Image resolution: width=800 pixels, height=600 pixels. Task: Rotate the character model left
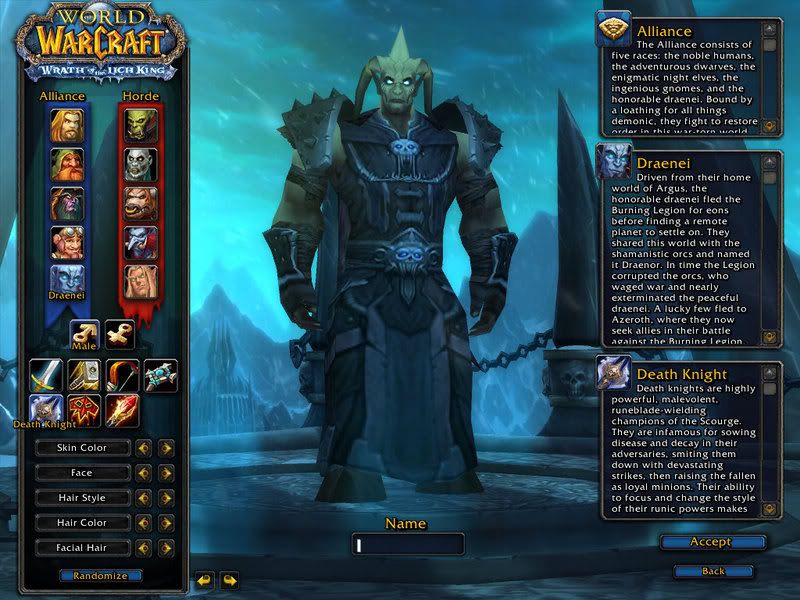click(204, 580)
